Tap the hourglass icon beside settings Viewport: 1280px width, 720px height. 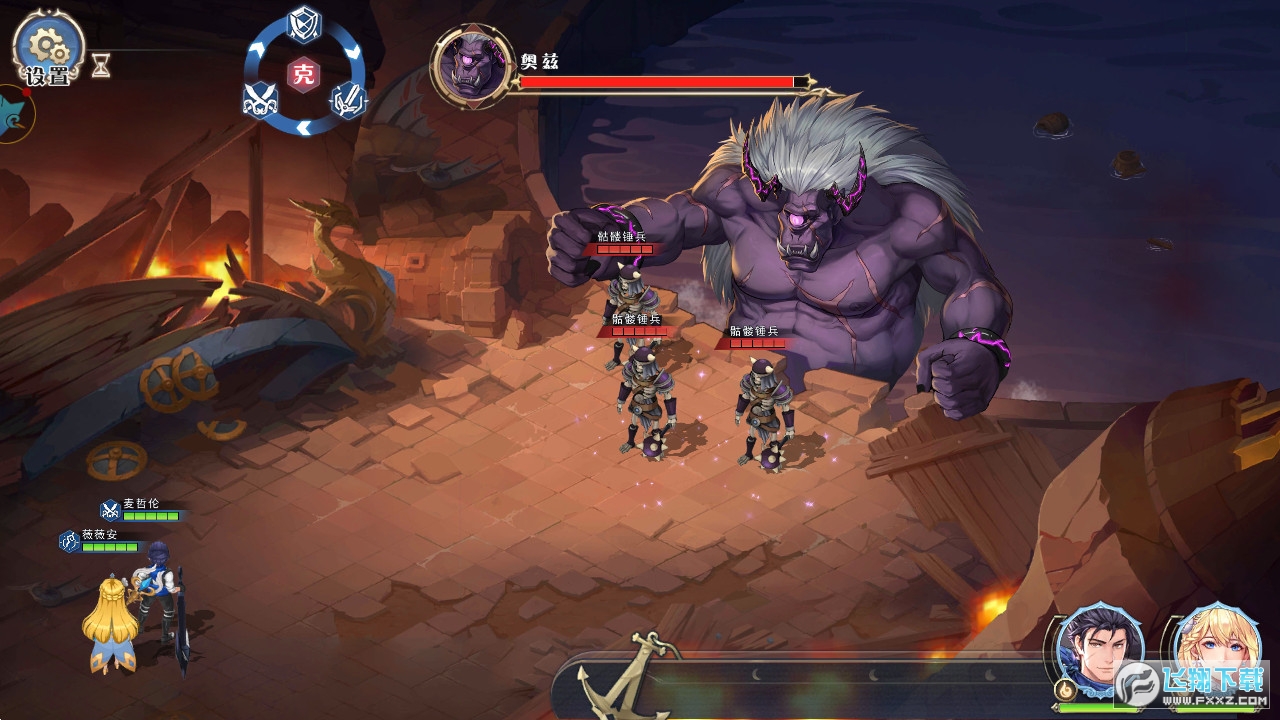100,66
